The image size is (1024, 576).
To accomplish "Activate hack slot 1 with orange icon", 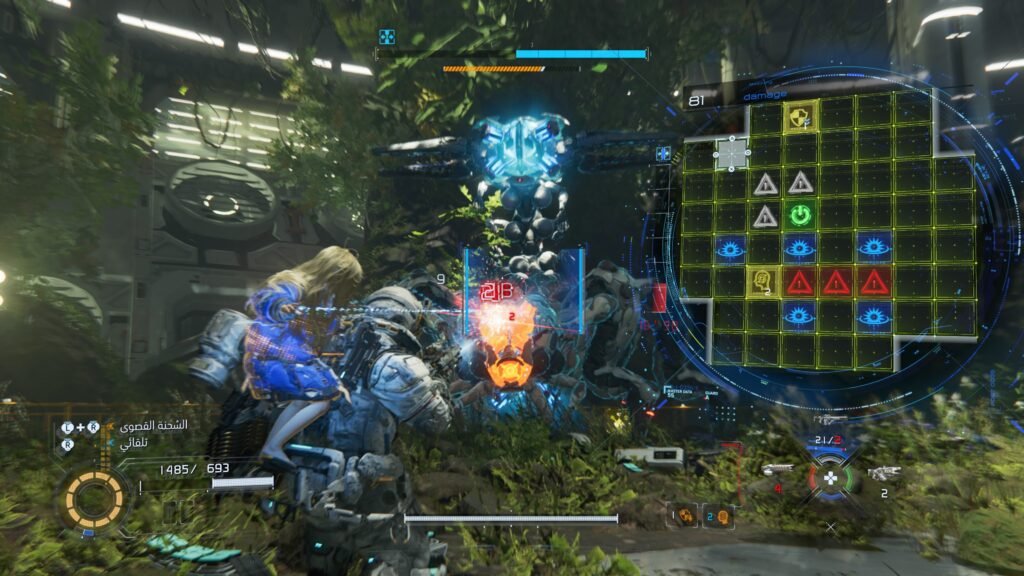I will point(685,515).
